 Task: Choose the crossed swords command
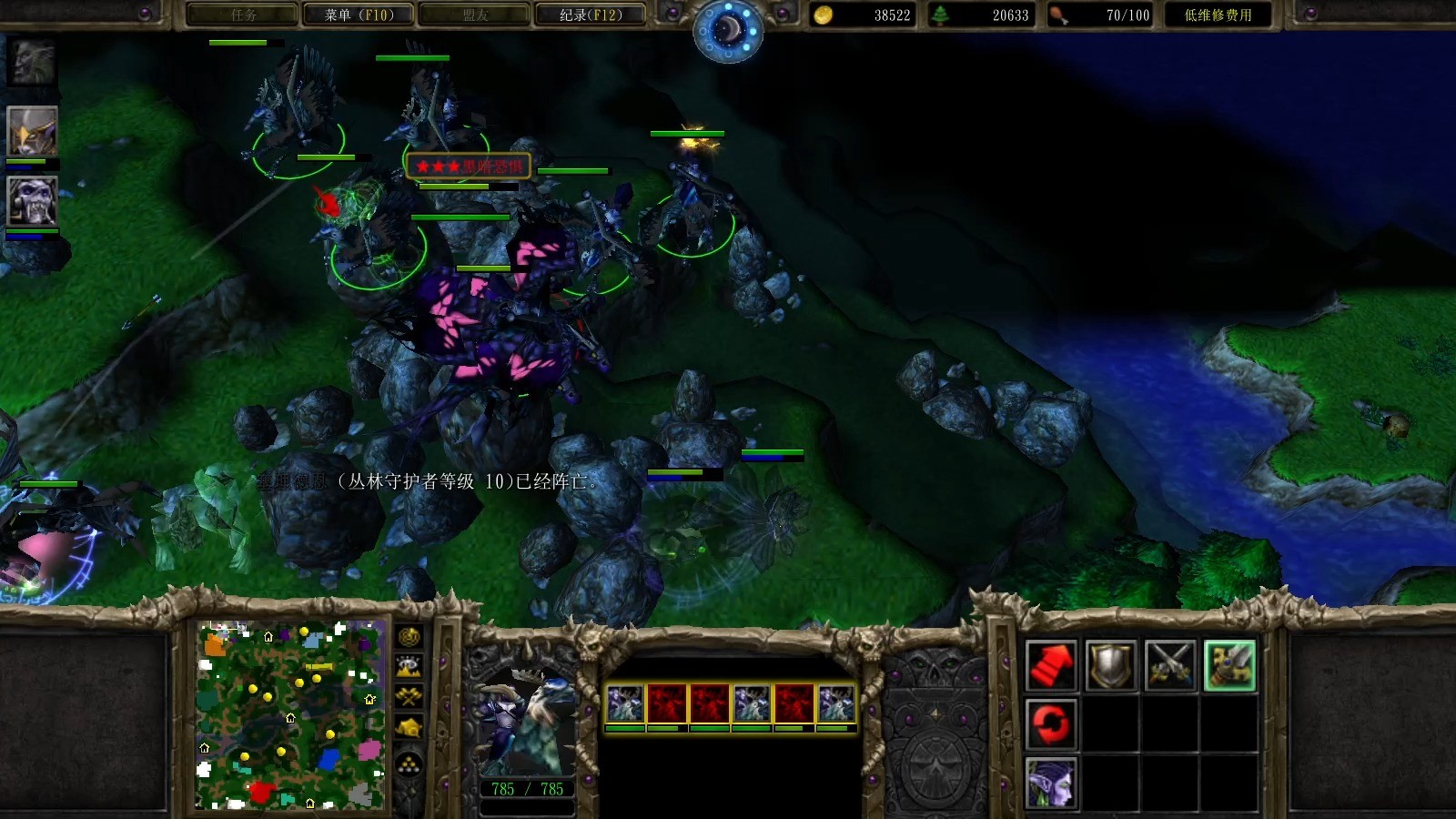click(1170, 665)
